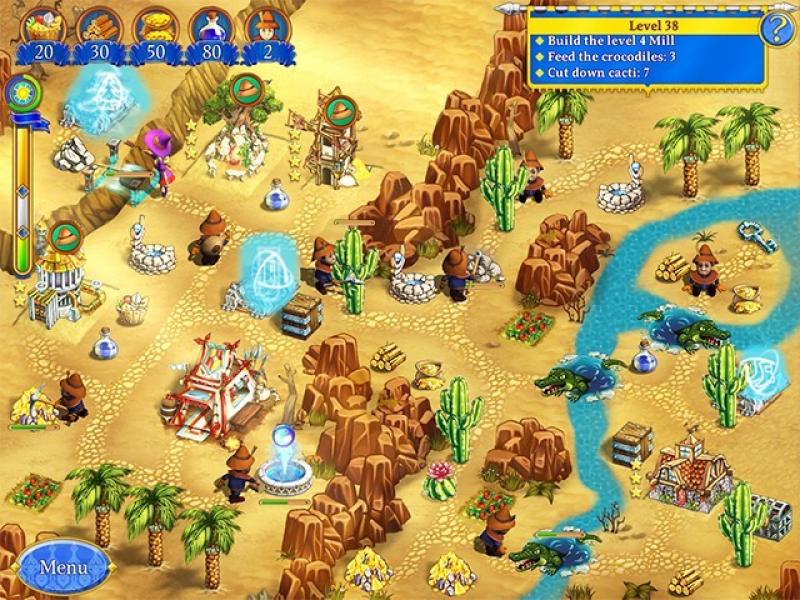Viewport: 800px width, 600px height.
Task: Click the hat marker over the wooden scaffold tower
Action: click(x=335, y=107)
